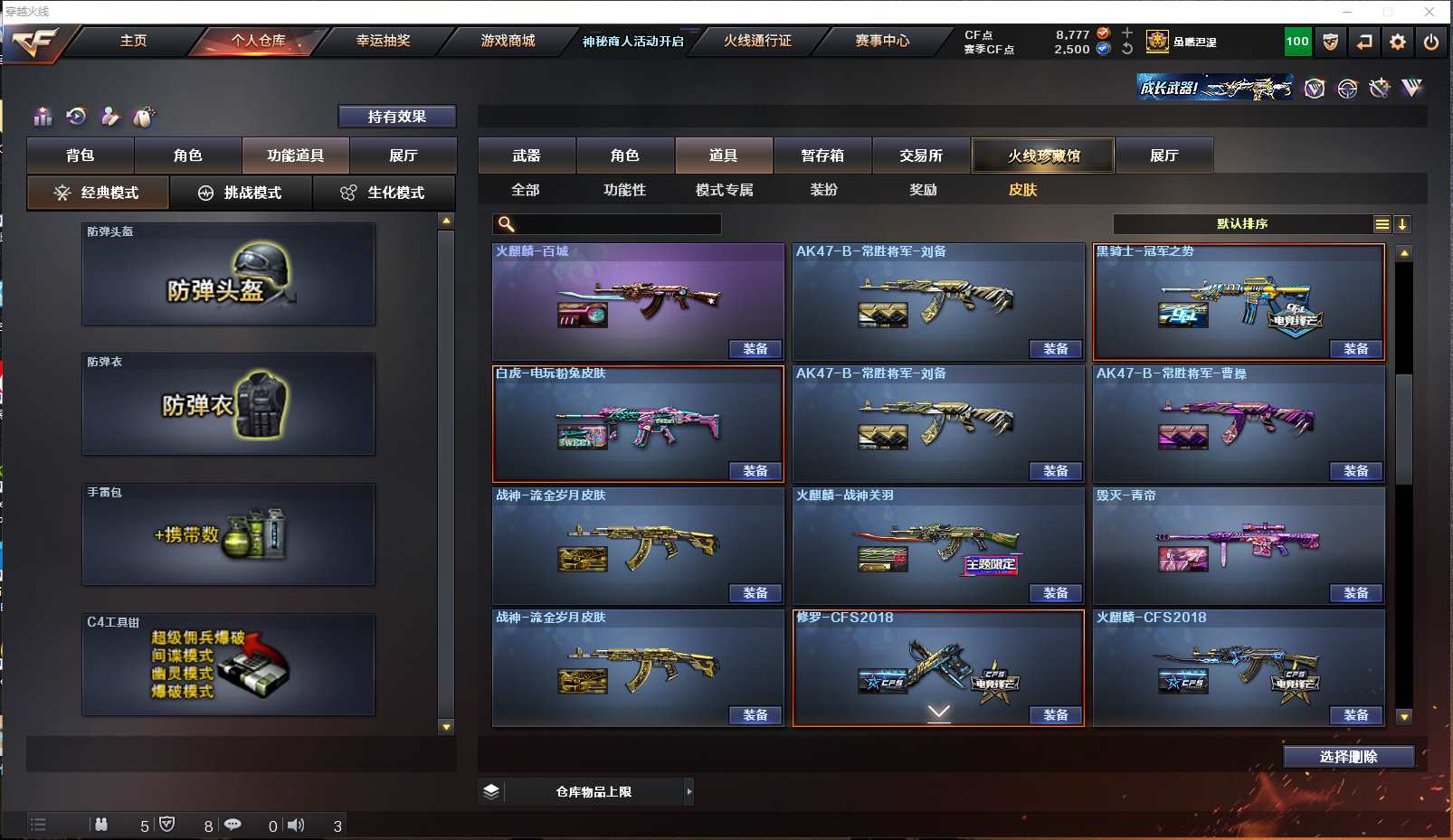Switch to the 武器 weapons tab

click(527, 156)
